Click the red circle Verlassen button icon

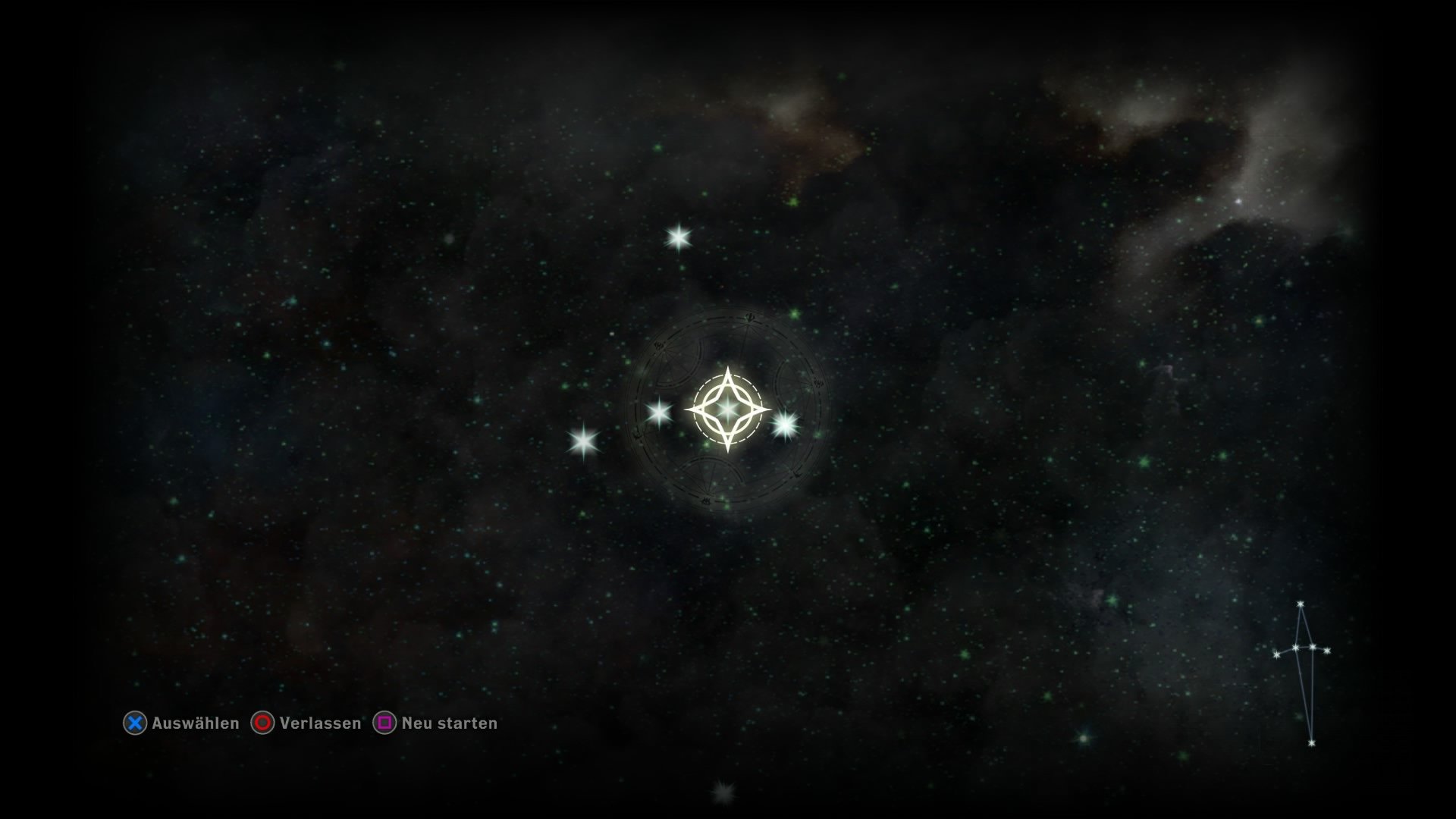pos(262,723)
